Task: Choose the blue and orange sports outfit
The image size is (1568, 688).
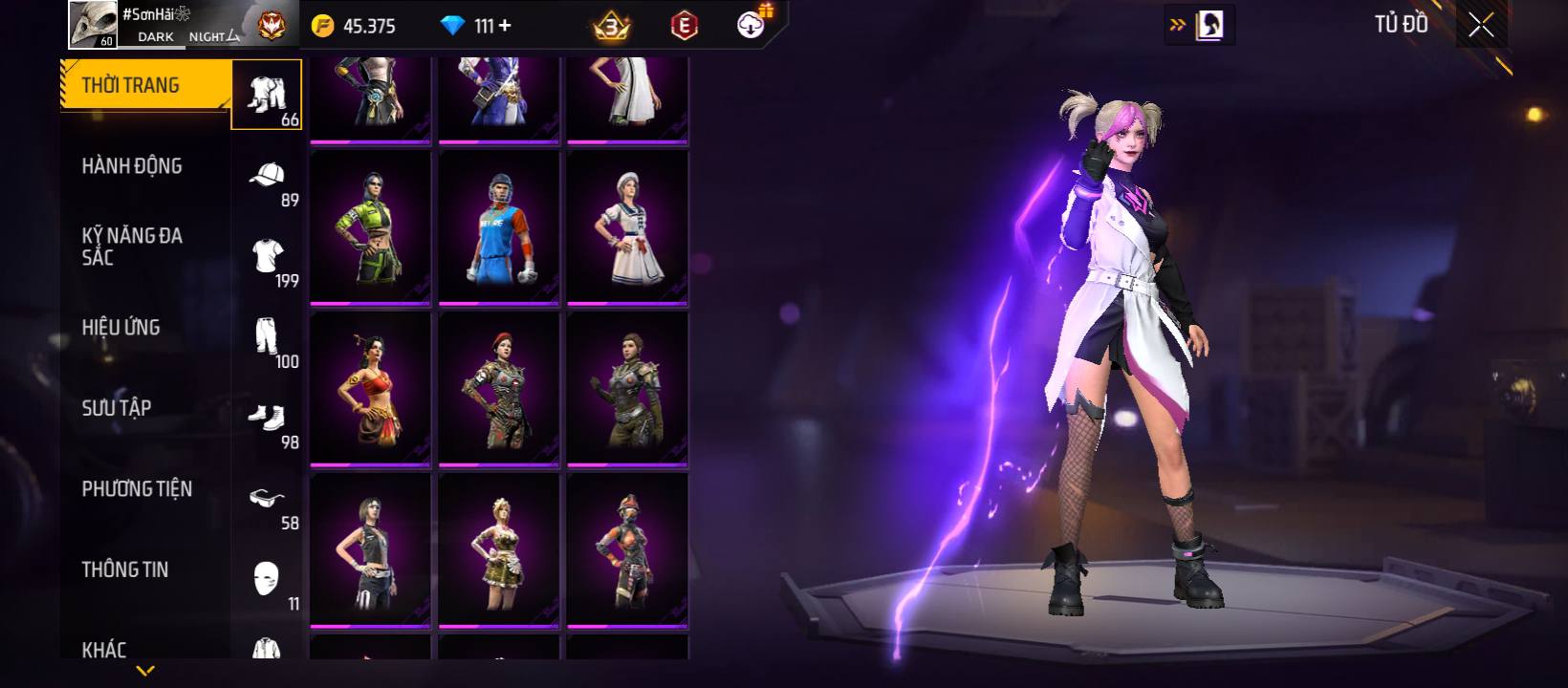Action: click(498, 227)
